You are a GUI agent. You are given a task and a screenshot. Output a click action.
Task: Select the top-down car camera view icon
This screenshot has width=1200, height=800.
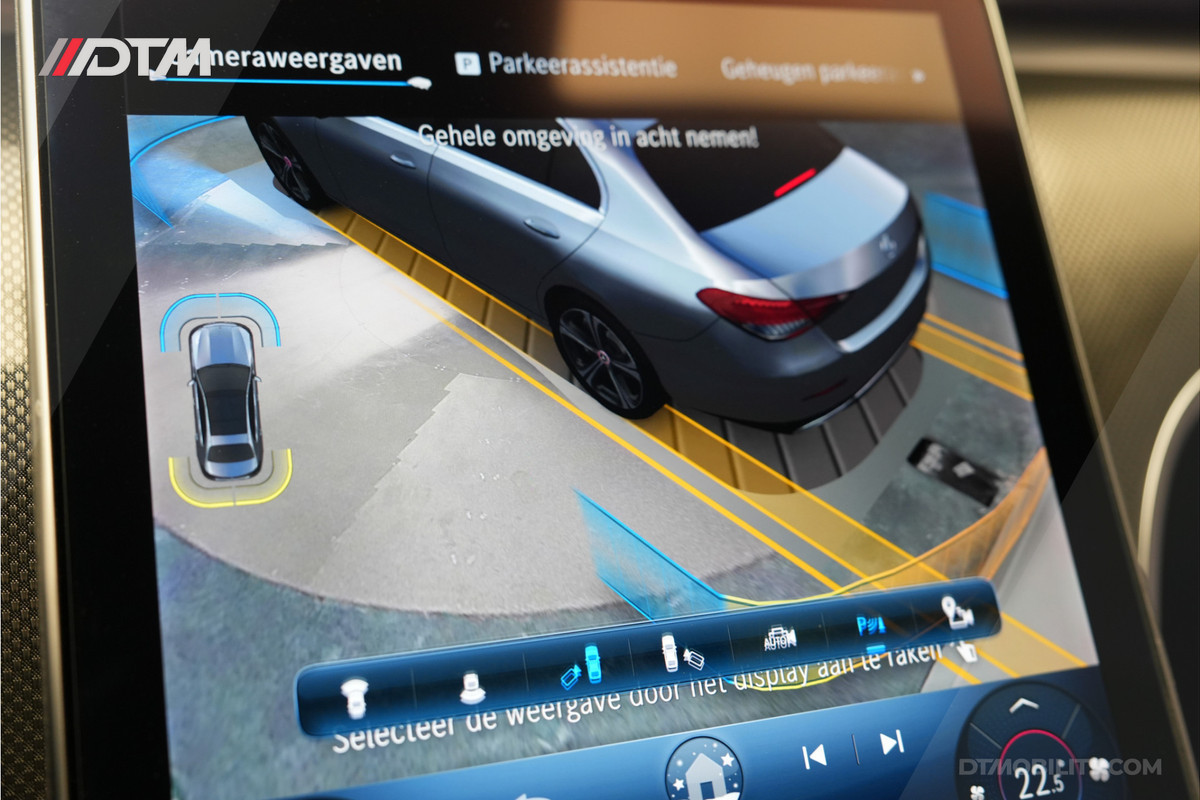point(353,692)
